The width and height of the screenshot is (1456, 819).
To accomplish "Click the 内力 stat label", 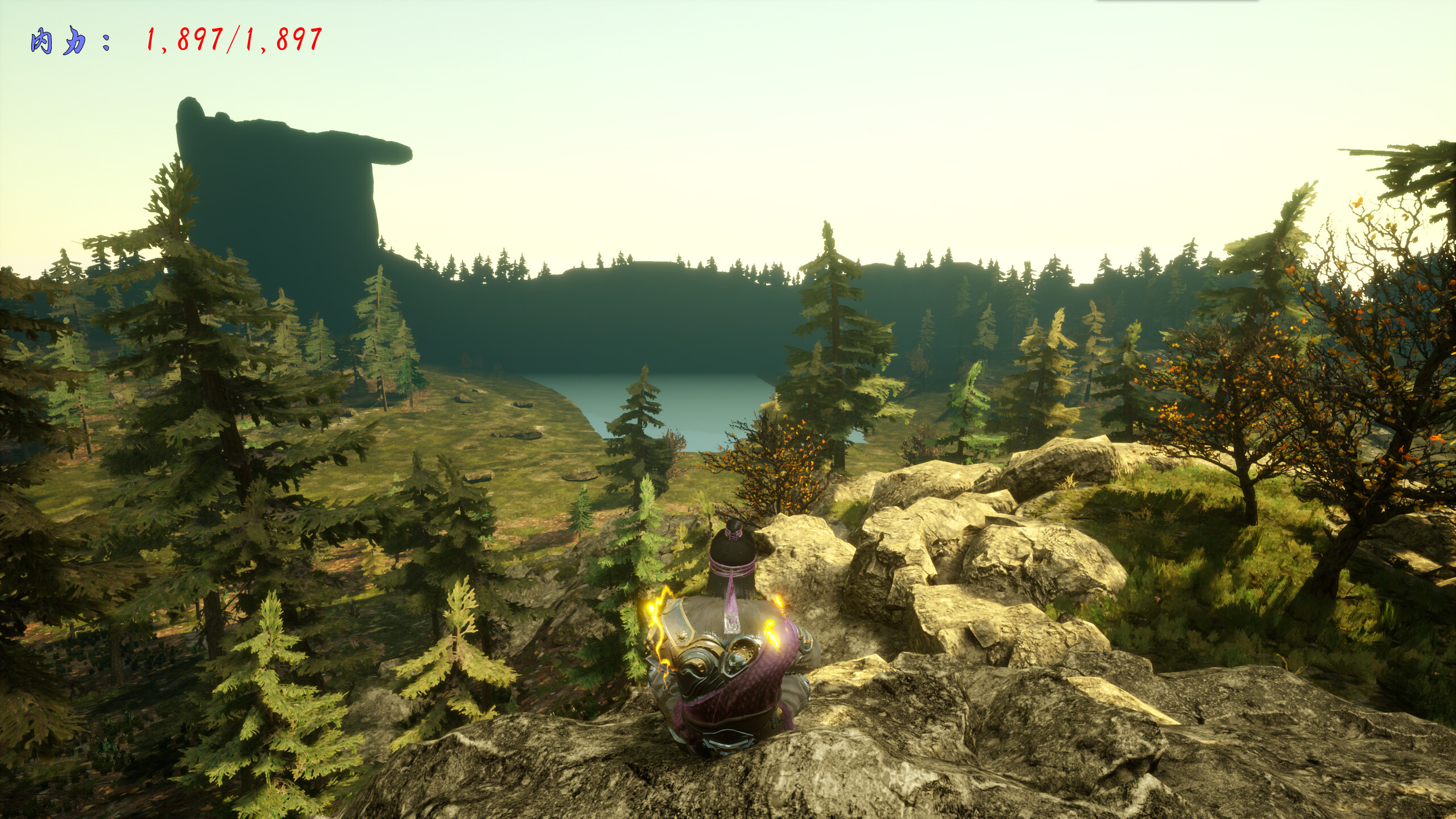I will coord(60,40).
